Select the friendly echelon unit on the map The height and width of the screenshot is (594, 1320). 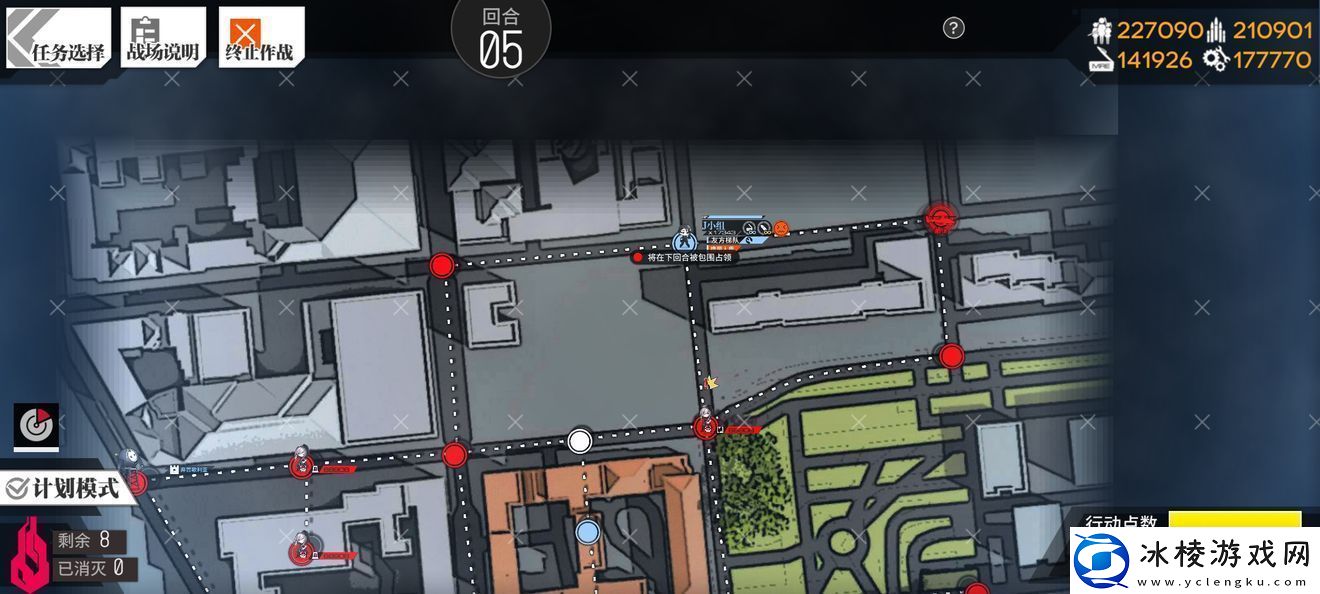[685, 240]
